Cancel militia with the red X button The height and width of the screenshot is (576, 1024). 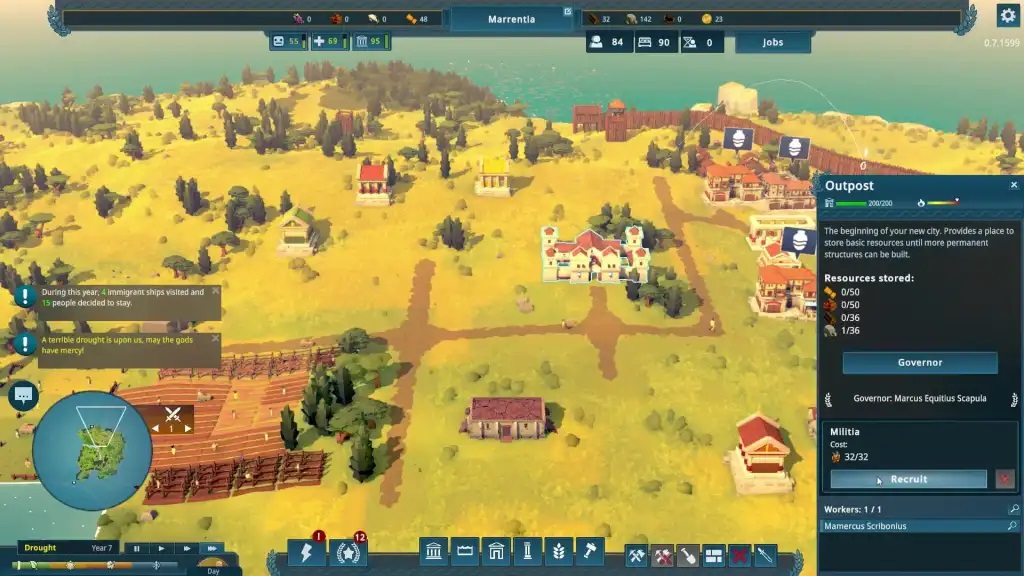[x=1005, y=479]
